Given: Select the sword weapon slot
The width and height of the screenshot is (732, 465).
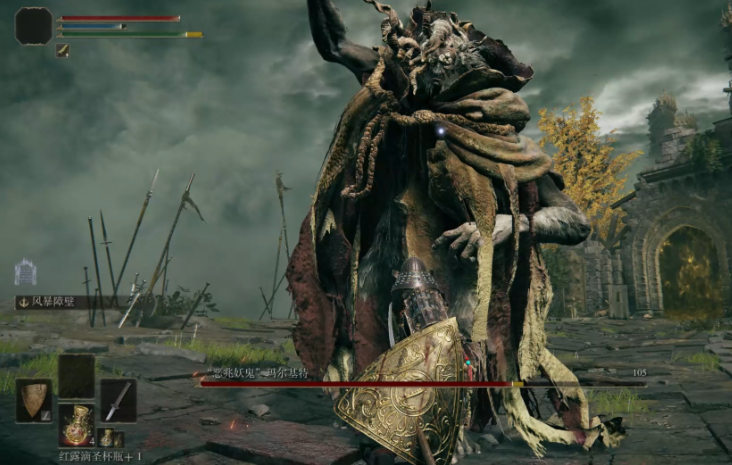Looking at the screenshot, I should click(x=118, y=400).
